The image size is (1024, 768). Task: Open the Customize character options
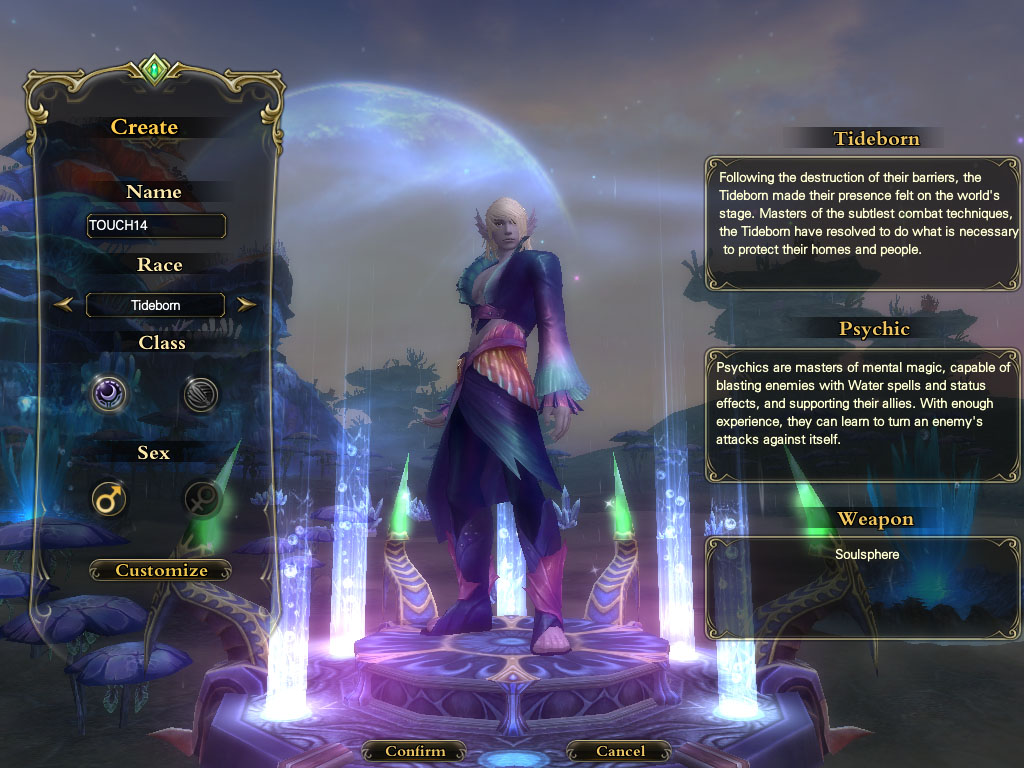pos(161,571)
